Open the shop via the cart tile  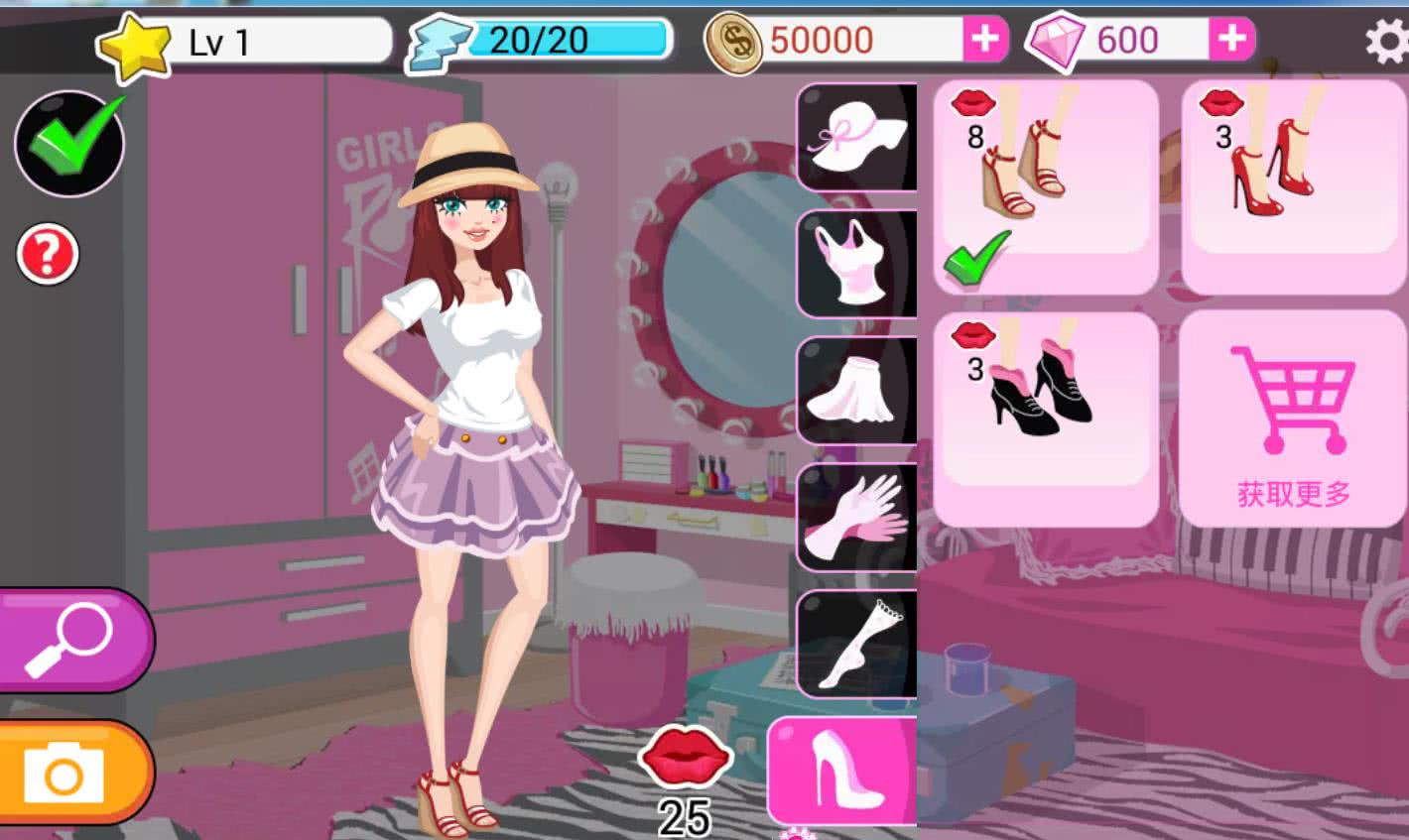(x=1293, y=417)
